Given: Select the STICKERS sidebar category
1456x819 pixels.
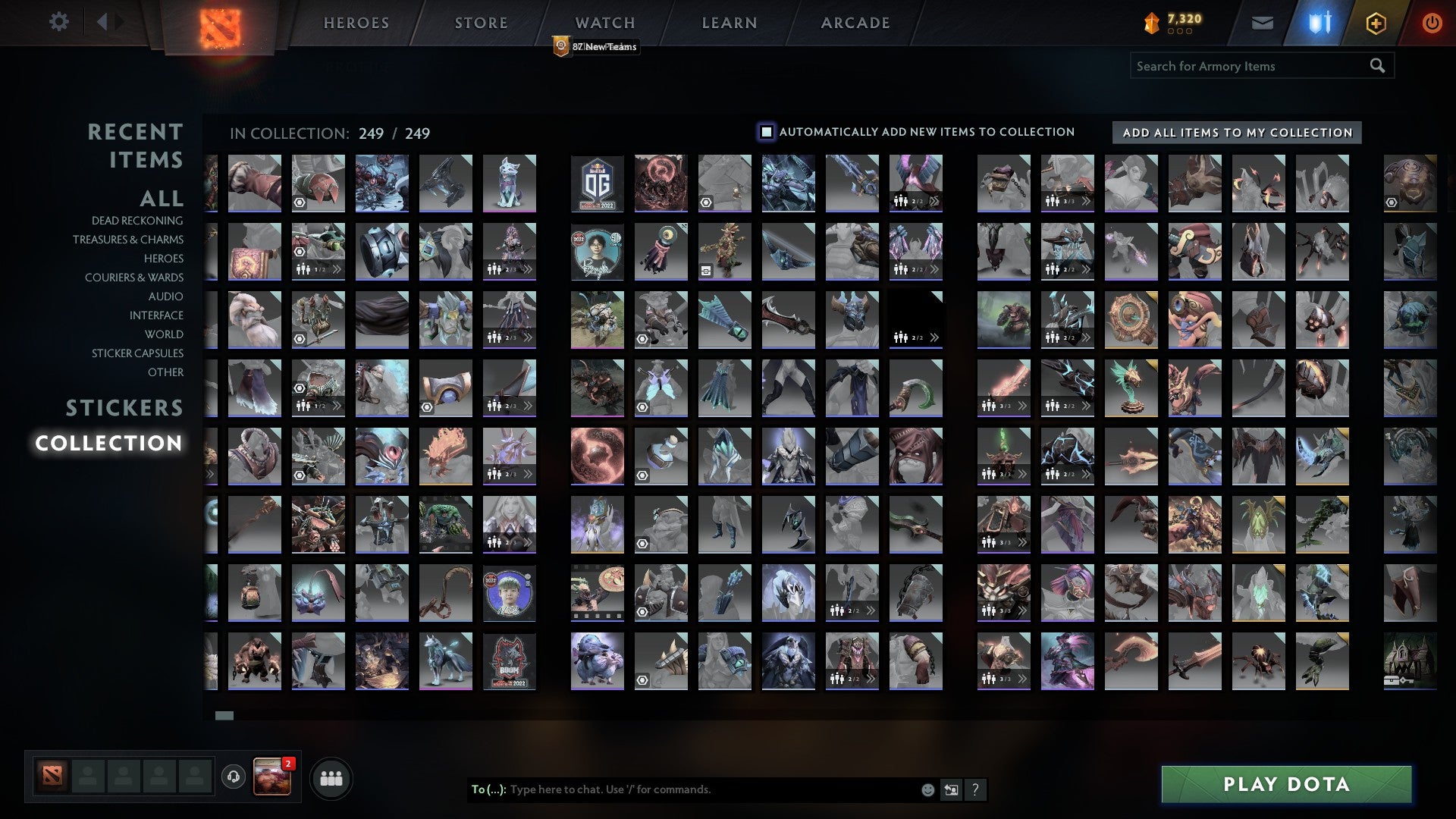Looking at the screenshot, I should [x=124, y=408].
